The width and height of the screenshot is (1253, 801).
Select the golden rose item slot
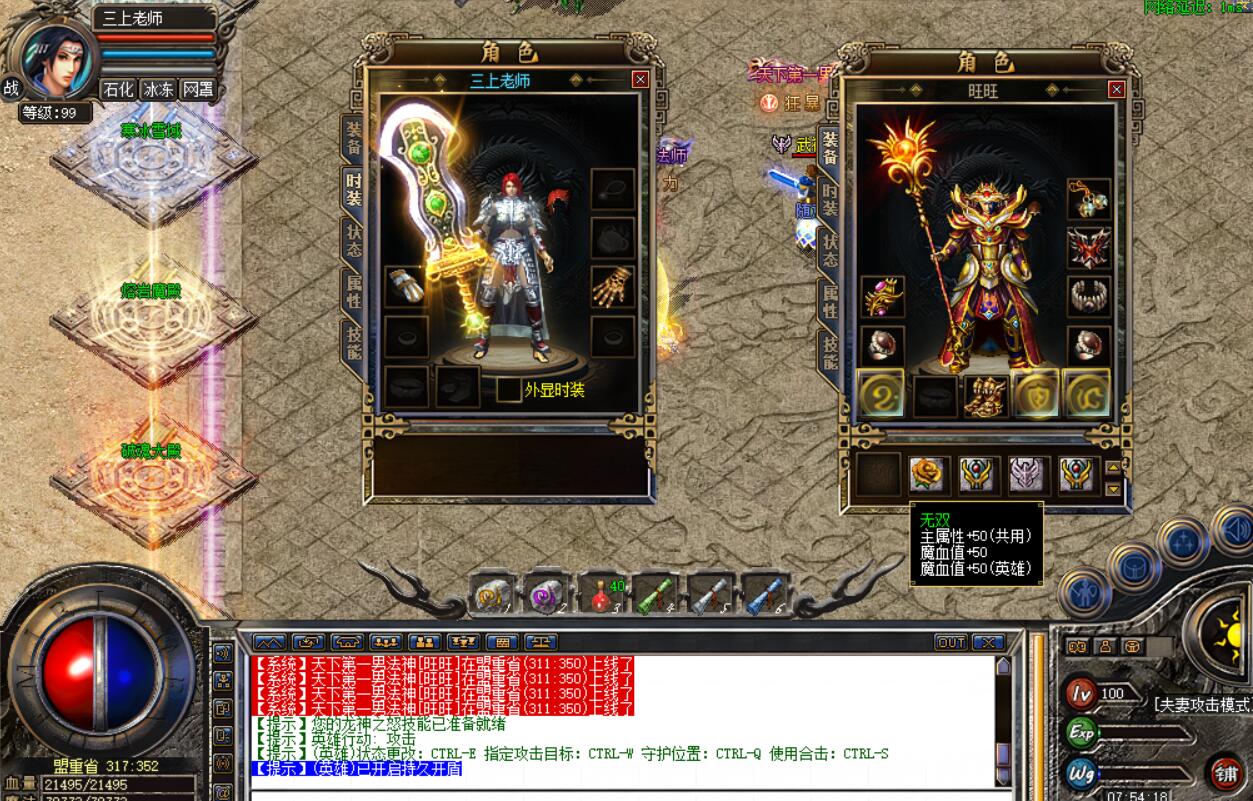point(928,474)
